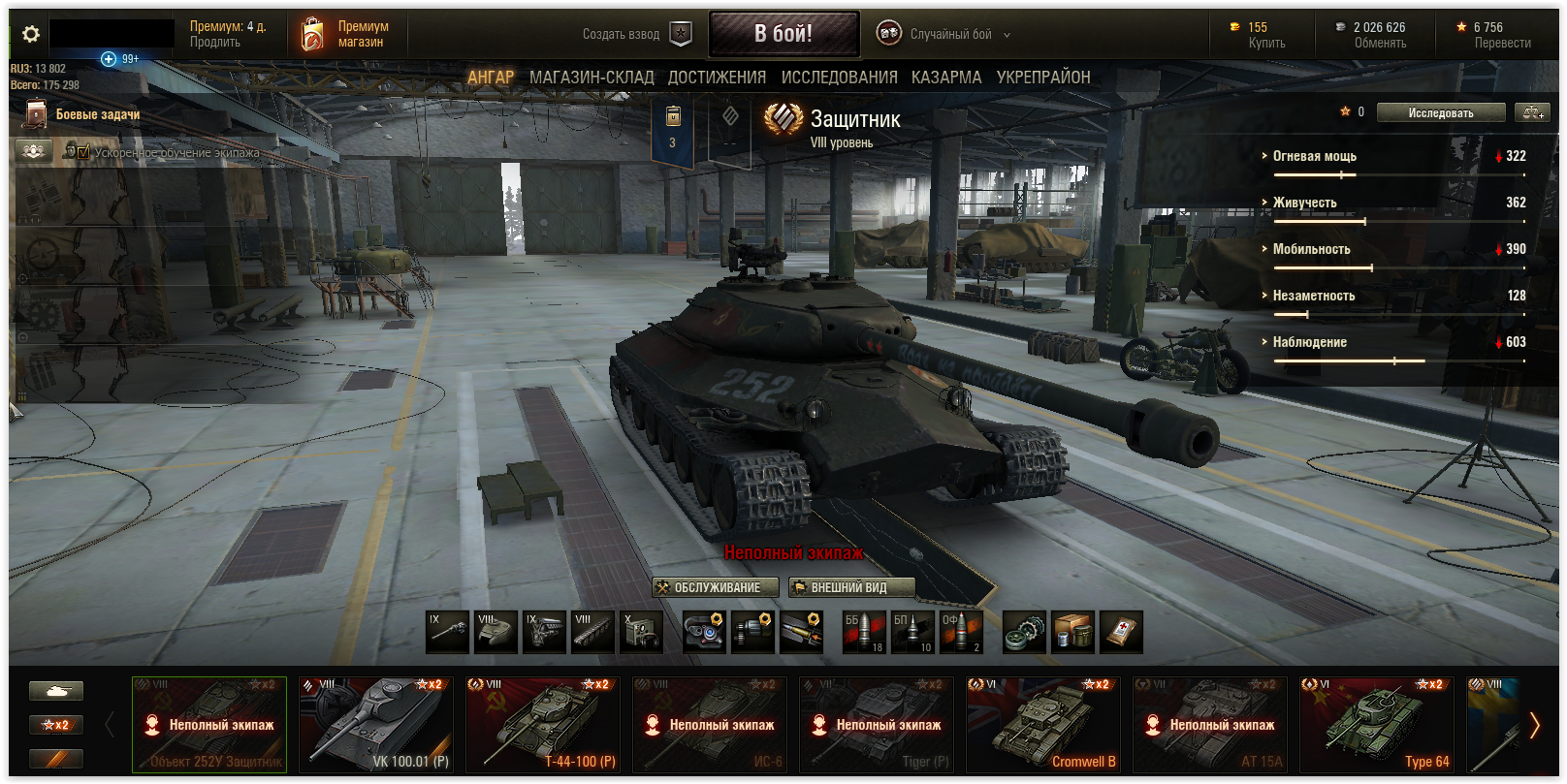This screenshot has width=1567, height=784.
Task: Open ОБСЛУЖИВАНИЕ vehicle service
Action: click(716, 587)
